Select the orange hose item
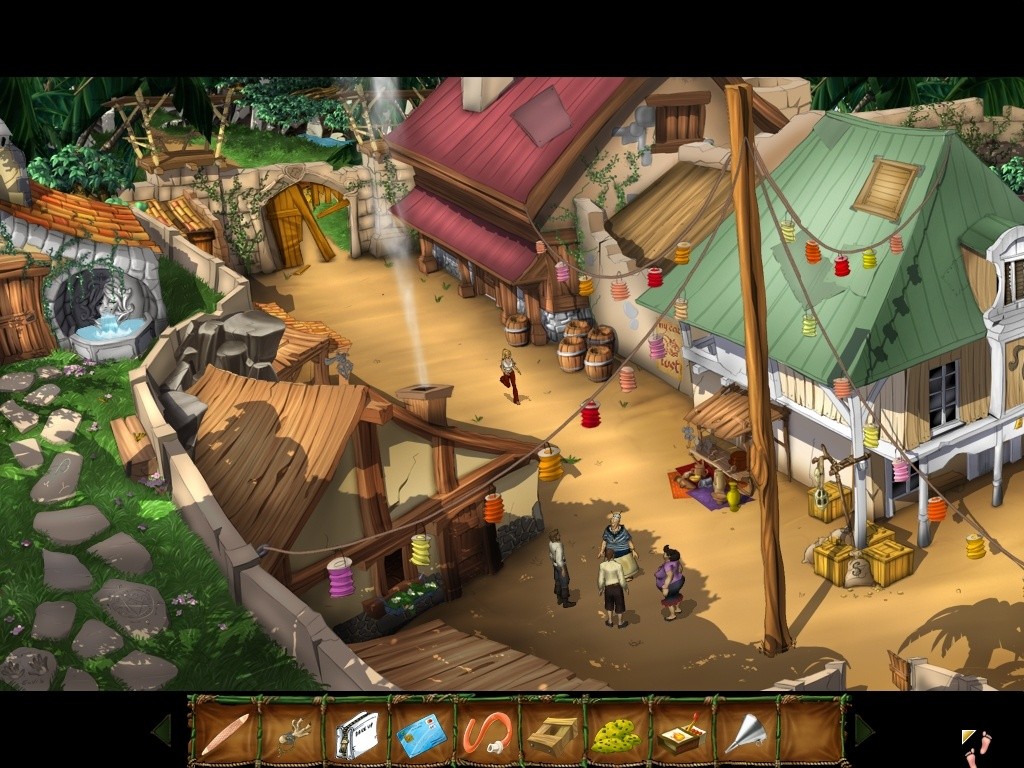The width and height of the screenshot is (1024, 768). tap(487, 735)
